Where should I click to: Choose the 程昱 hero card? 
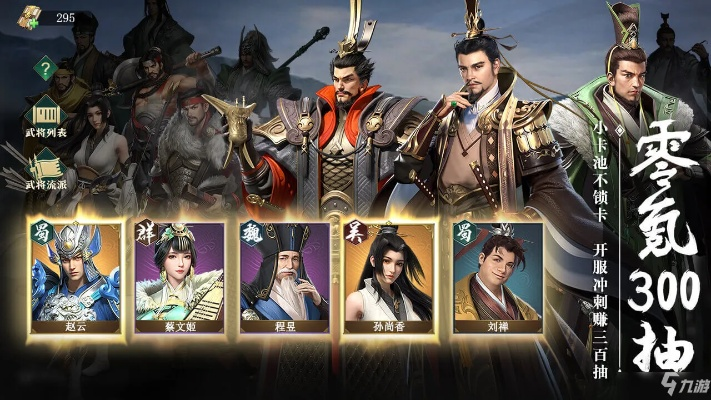coord(284,277)
